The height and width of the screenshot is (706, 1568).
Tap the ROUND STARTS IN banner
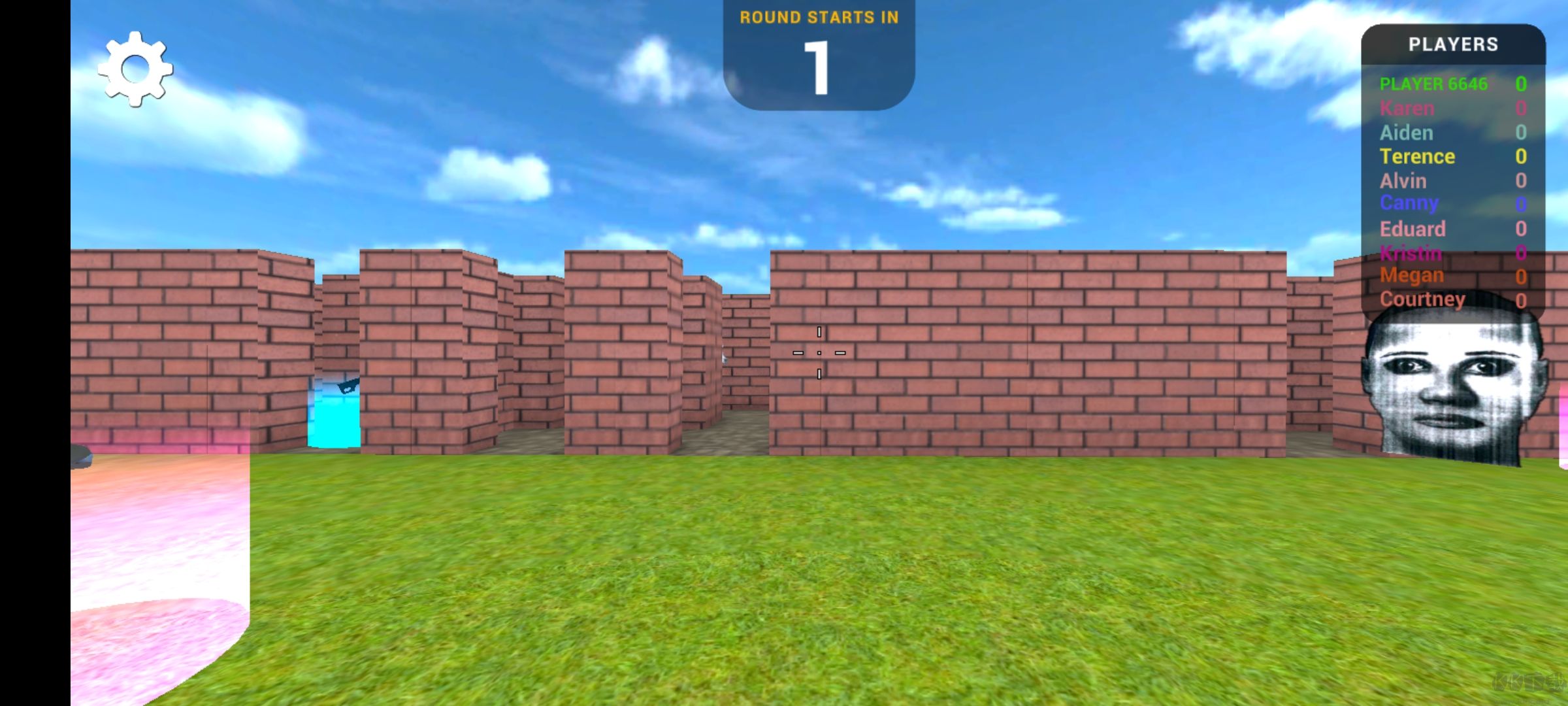(x=819, y=18)
